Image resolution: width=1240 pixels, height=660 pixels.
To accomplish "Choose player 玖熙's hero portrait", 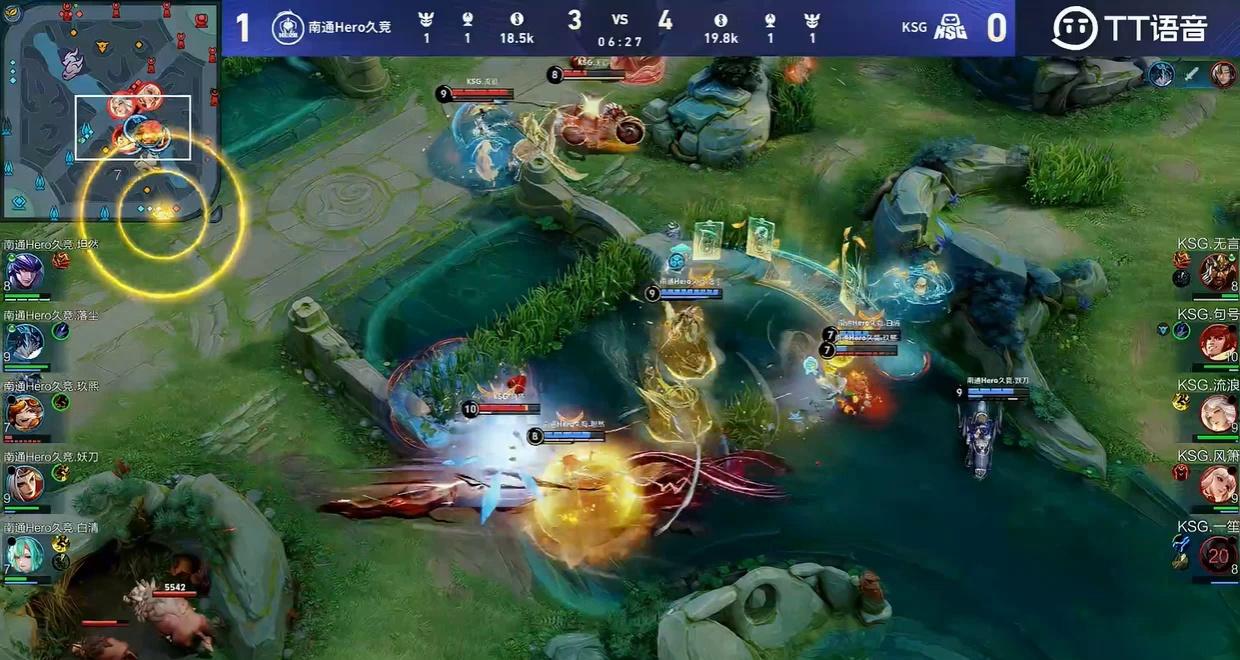I will [x=24, y=412].
